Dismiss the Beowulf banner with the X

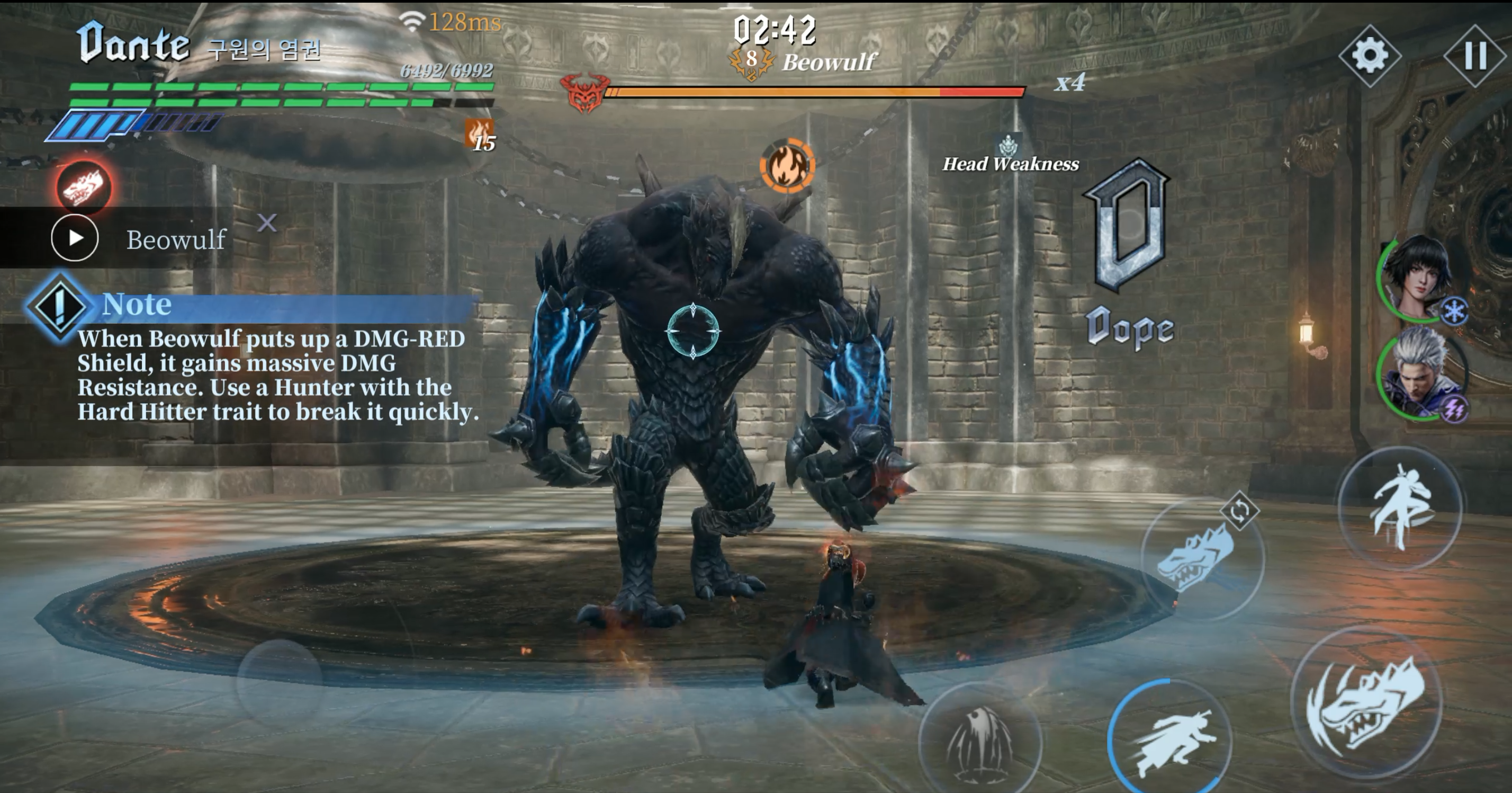tap(267, 223)
